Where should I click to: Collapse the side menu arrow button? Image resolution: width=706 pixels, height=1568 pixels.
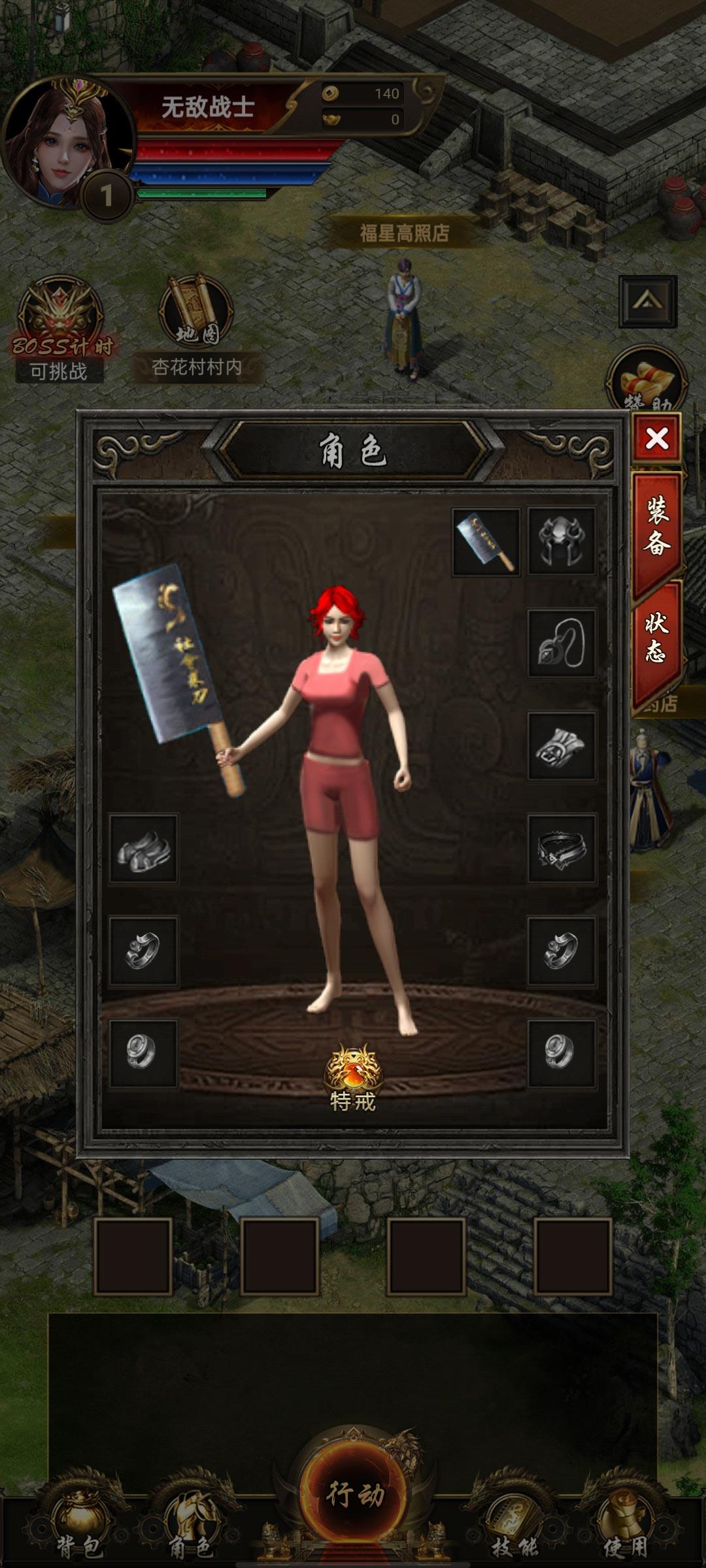[x=648, y=301]
